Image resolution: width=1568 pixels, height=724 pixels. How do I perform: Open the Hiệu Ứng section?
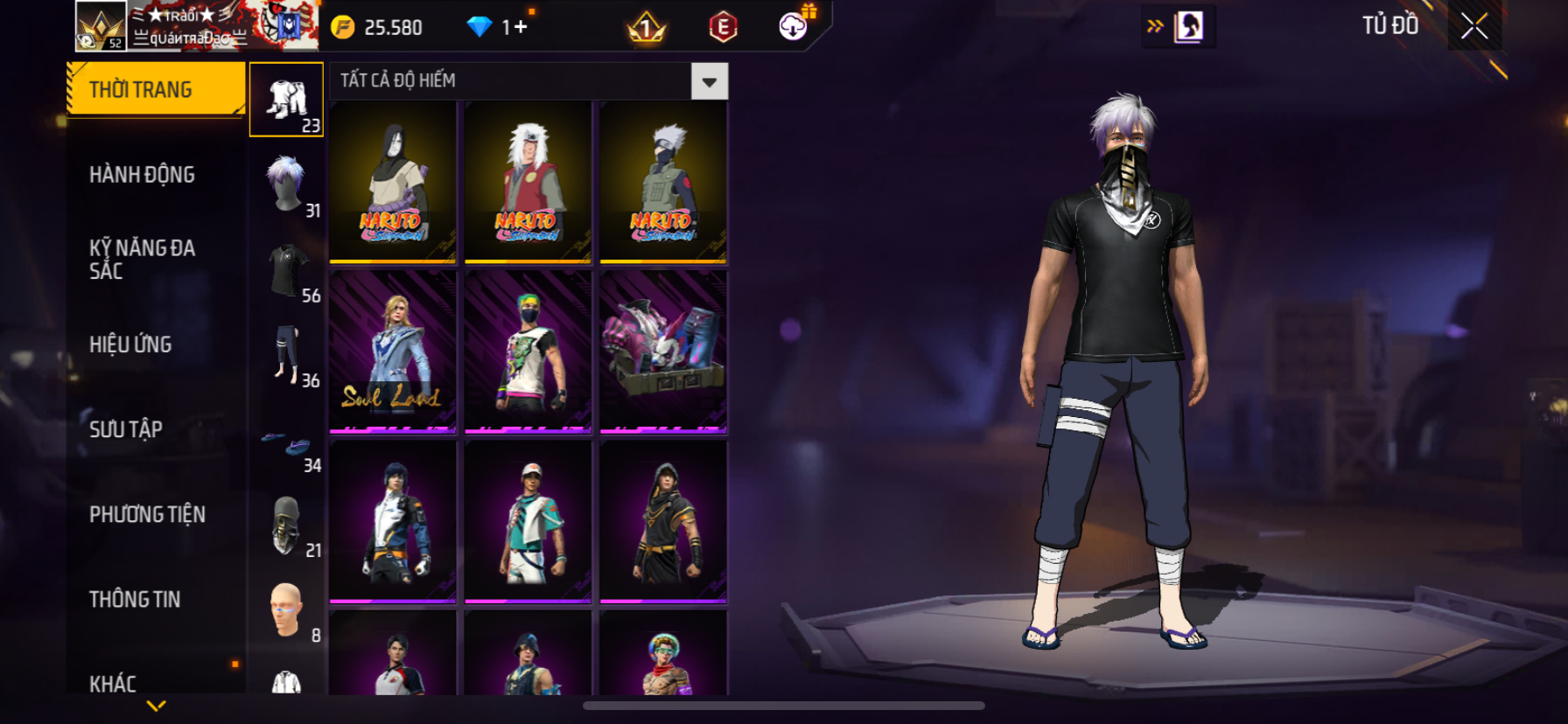point(130,345)
